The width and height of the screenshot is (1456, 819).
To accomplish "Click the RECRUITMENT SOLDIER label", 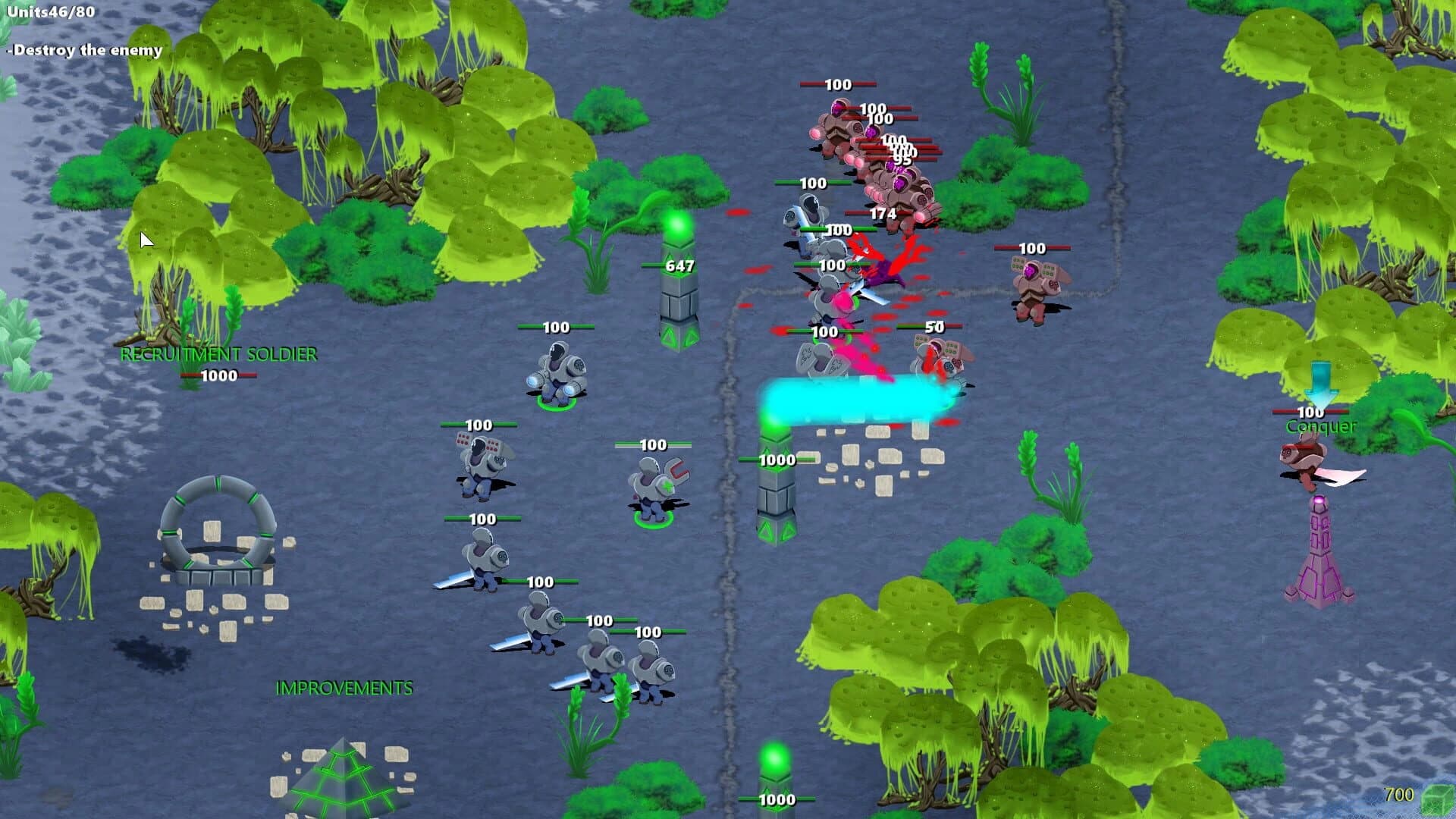I will (x=218, y=353).
